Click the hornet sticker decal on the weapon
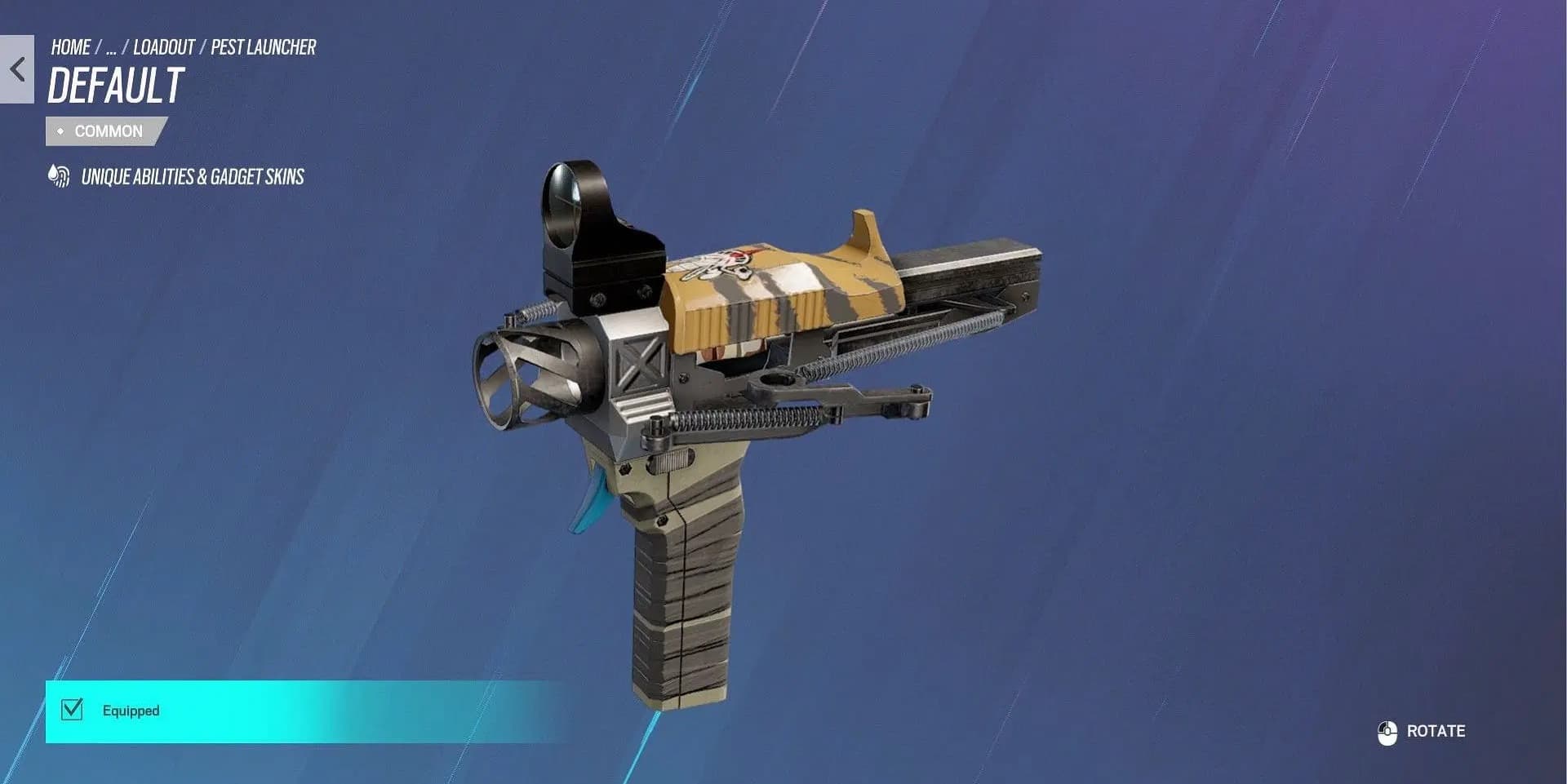Viewport: 1567px width, 784px height. tap(717, 266)
